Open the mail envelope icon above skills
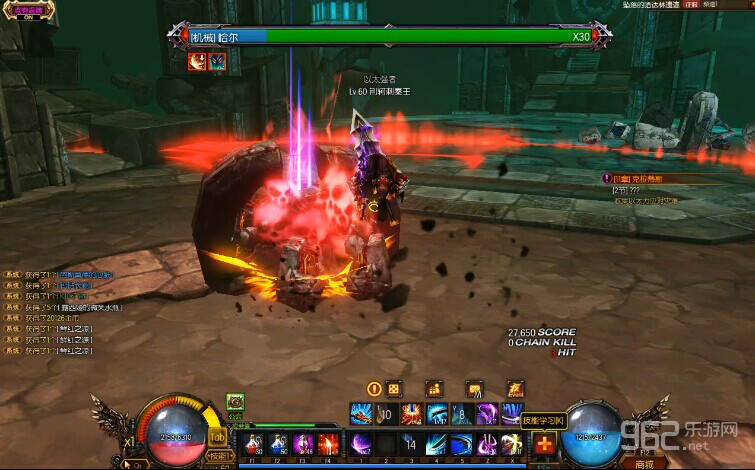The height and width of the screenshot is (470, 755). [474, 388]
